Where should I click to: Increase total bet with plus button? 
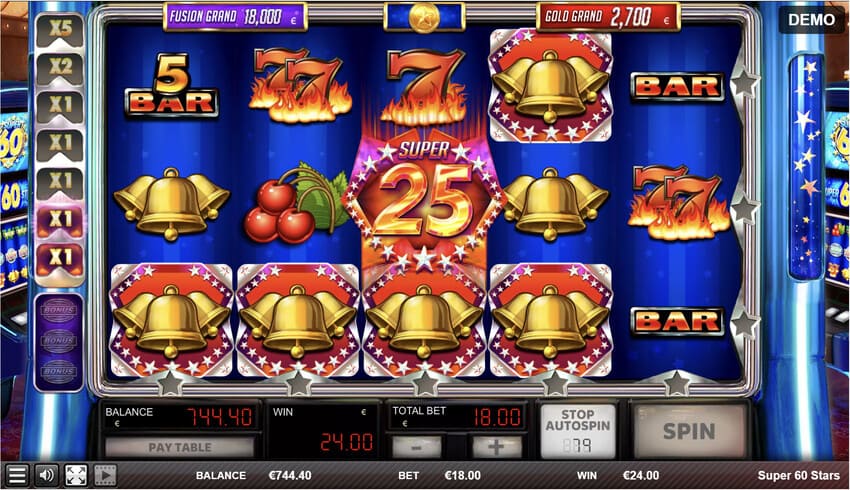pyautogui.click(x=496, y=447)
